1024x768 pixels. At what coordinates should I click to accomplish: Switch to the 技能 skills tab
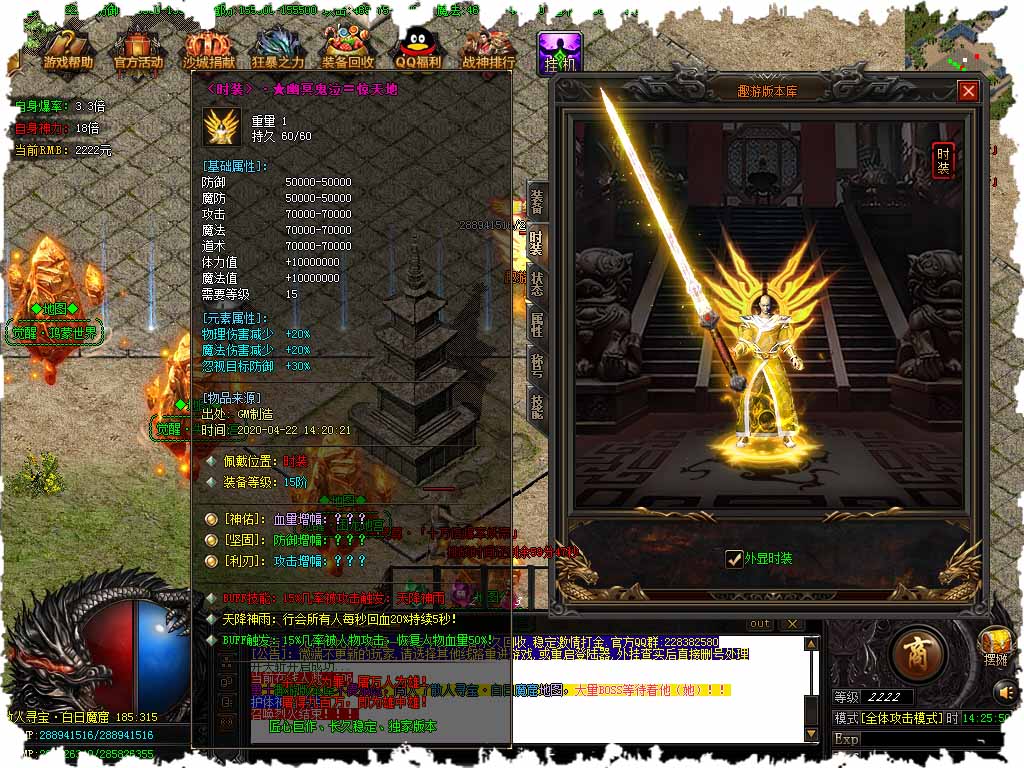pos(537,405)
